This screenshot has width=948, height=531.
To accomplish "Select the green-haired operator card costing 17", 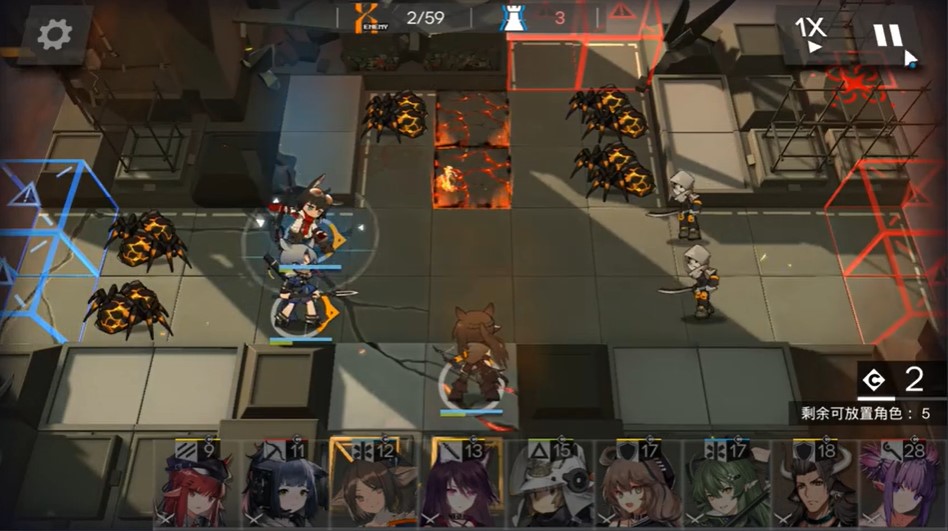I will pyautogui.click(x=722, y=487).
